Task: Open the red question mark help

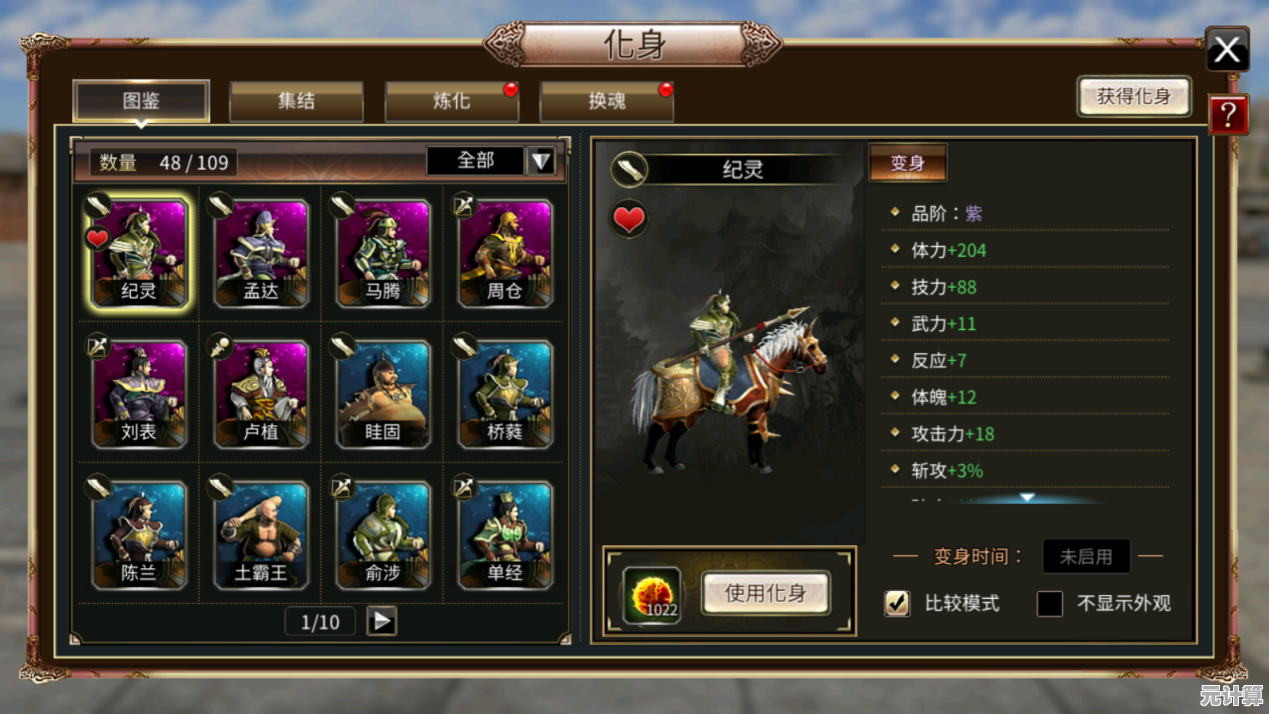Action: tap(1228, 115)
